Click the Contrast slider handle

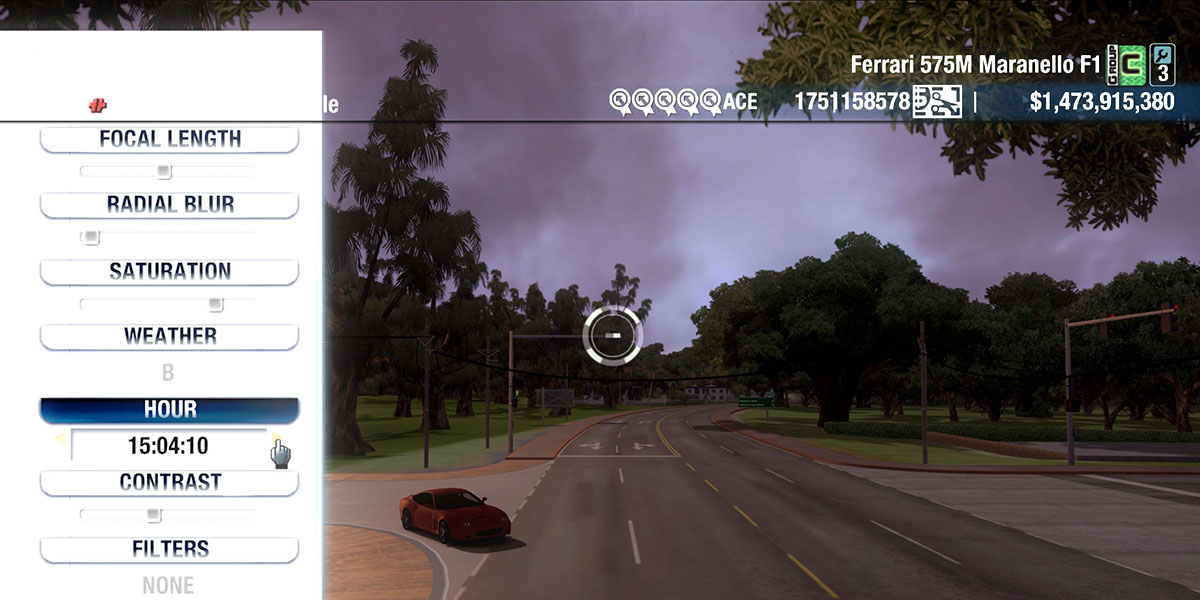153,515
